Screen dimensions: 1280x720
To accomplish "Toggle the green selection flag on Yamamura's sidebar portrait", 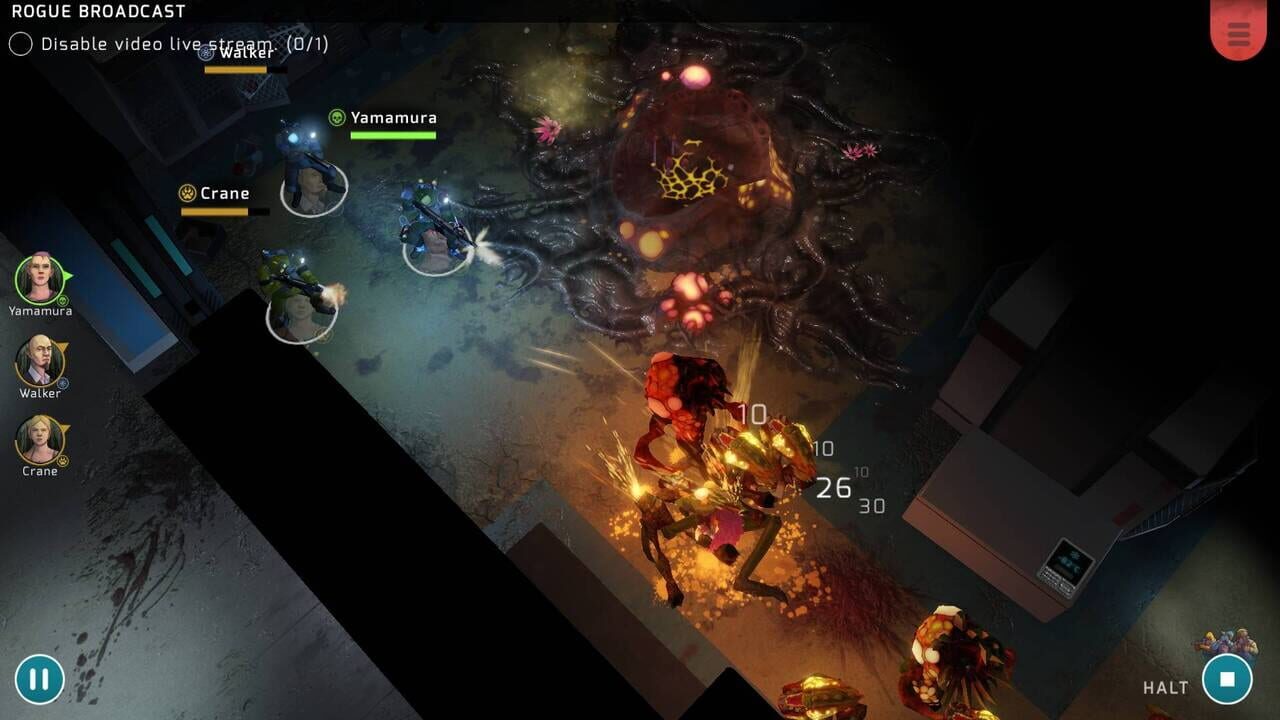I will coord(68,278).
